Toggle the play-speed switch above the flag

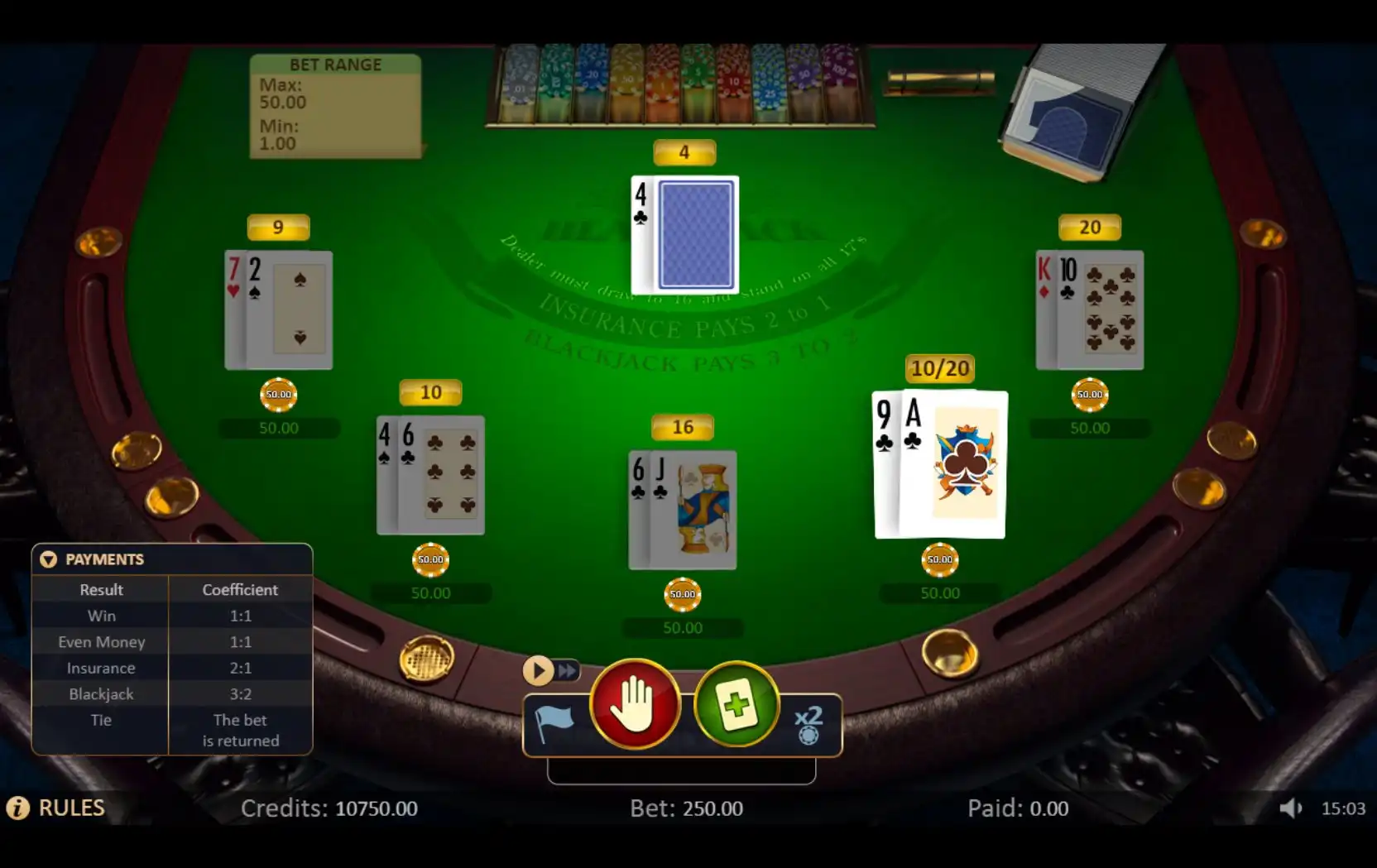click(x=551, y=670)
